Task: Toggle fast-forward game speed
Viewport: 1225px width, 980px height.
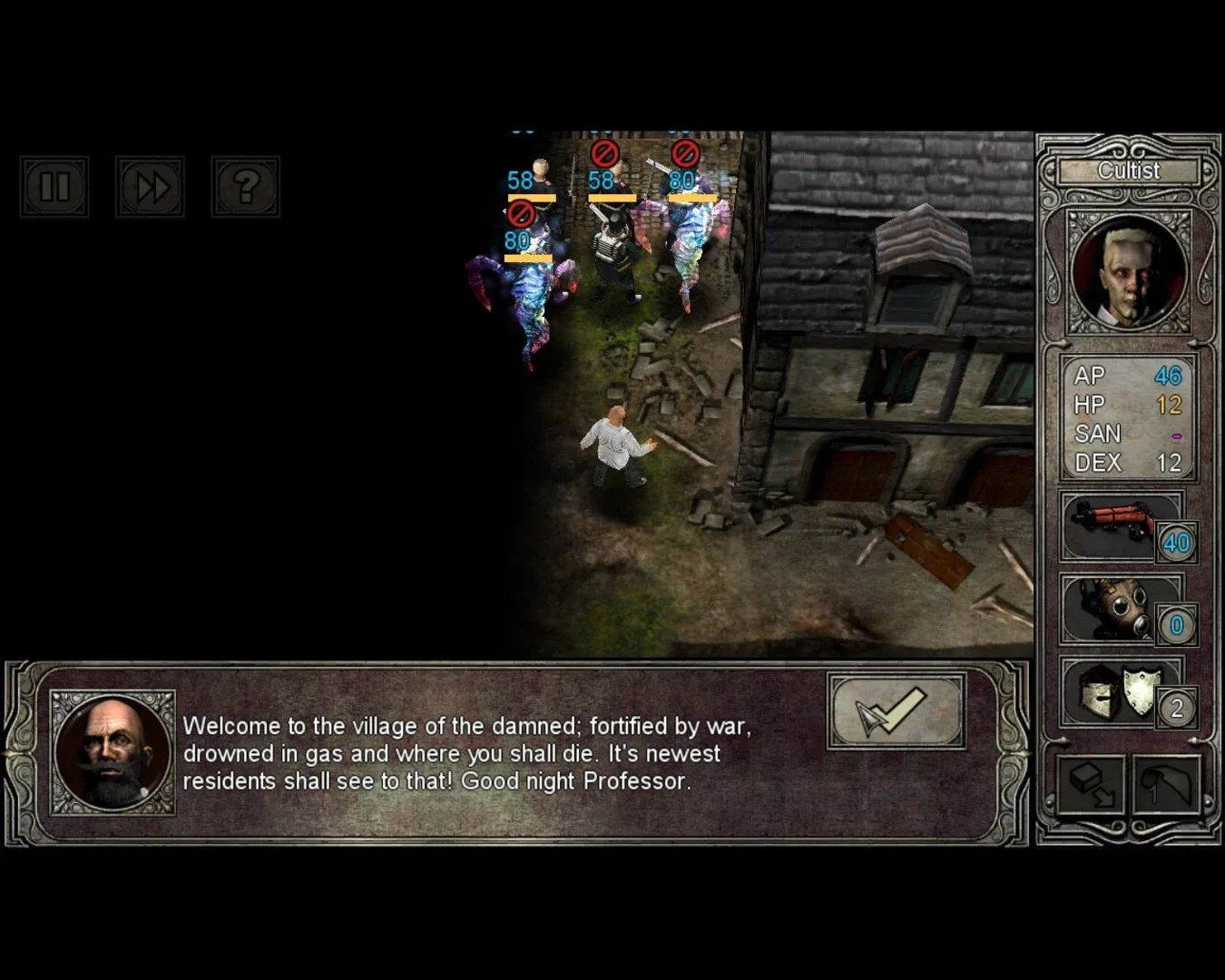Action: 150,187
